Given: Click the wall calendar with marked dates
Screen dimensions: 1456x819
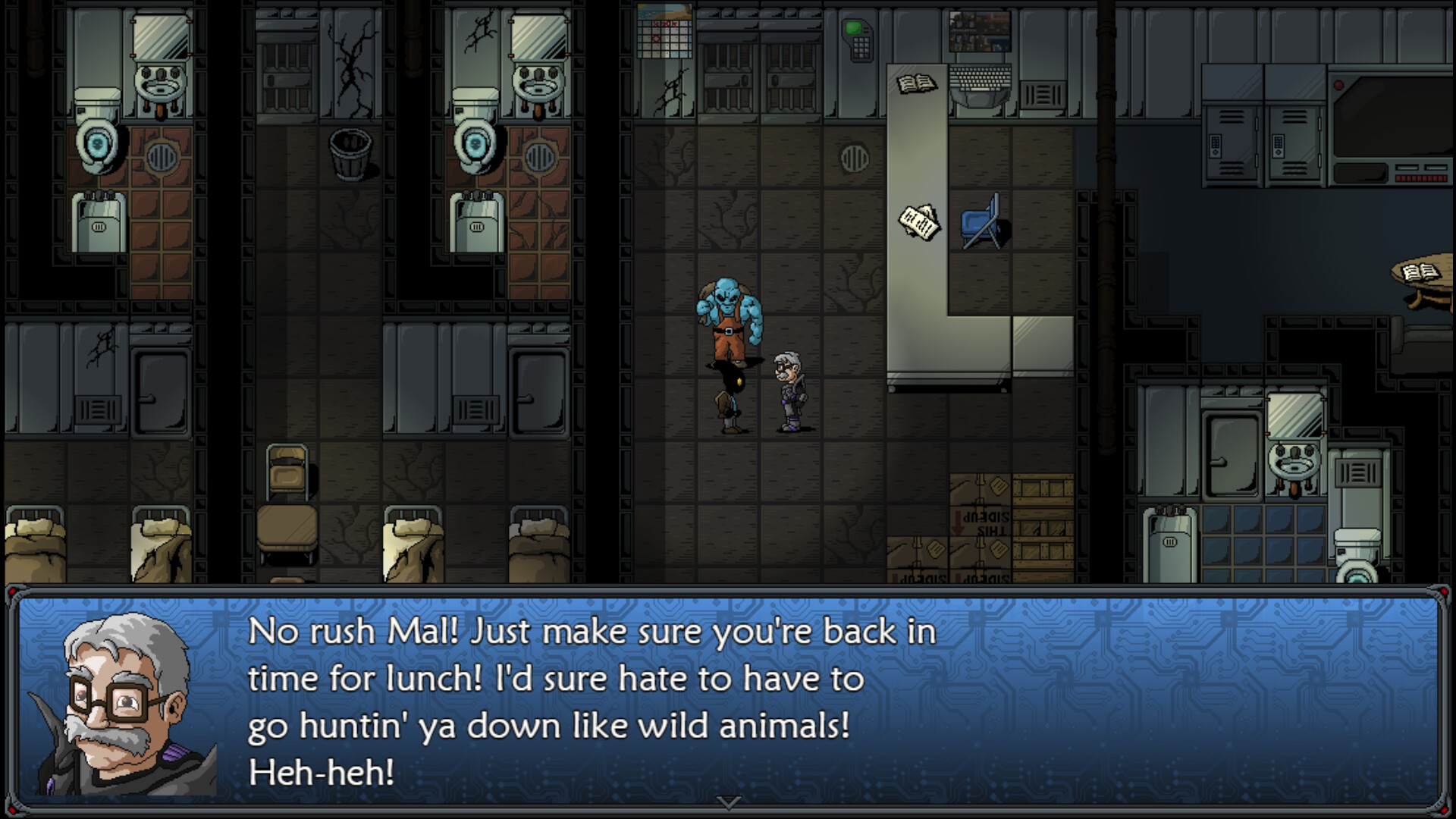Looking at the screenshot, I should (x=666, y=39).
